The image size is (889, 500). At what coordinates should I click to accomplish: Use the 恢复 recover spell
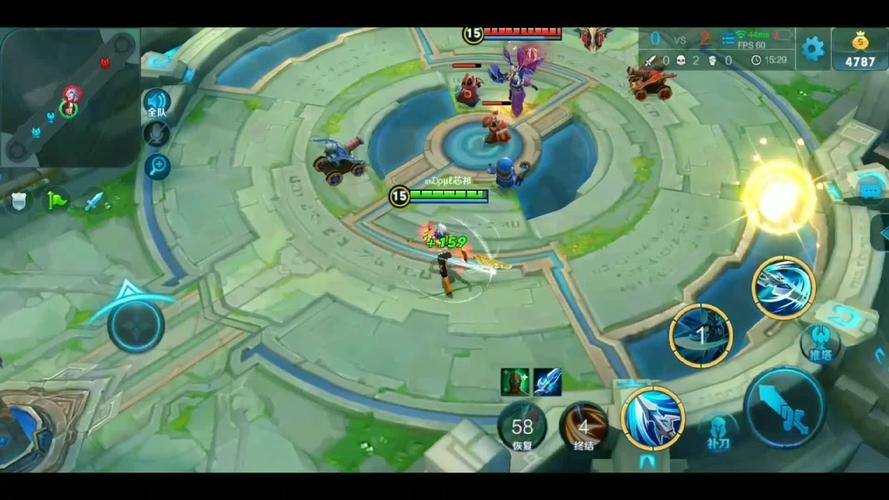coord(522,426)
